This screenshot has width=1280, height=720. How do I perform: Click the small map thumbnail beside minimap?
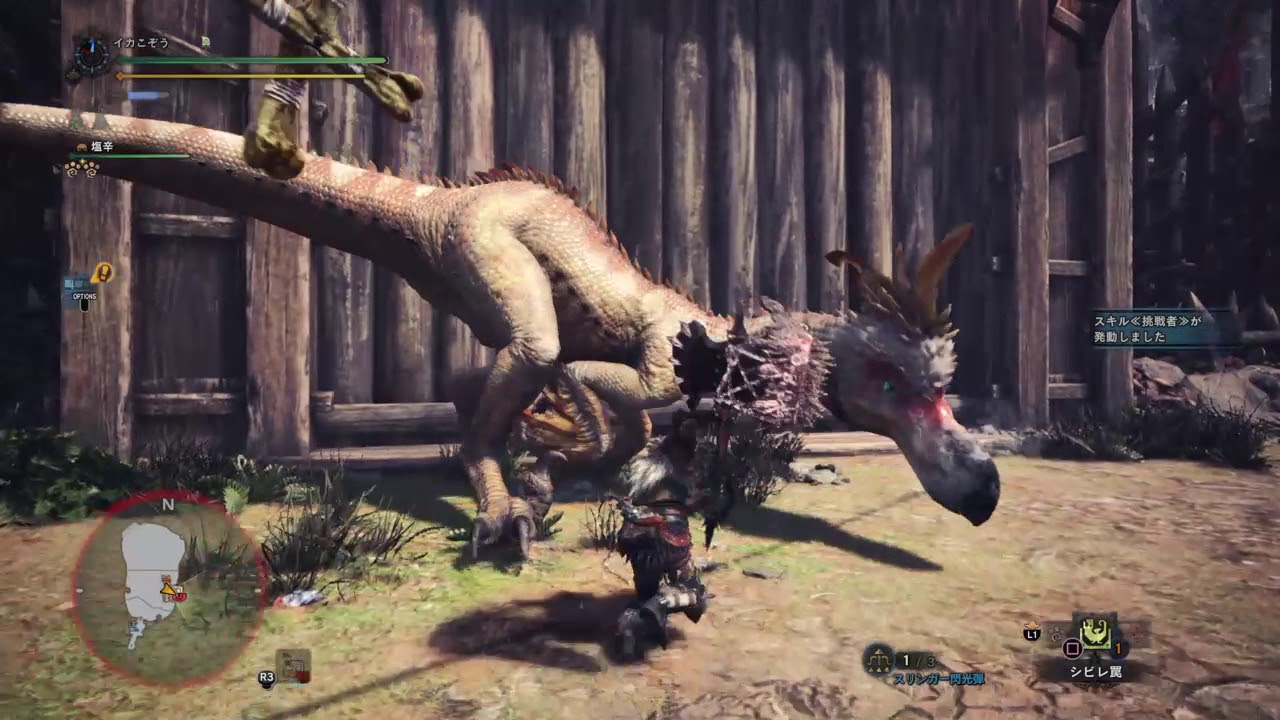coord(293,666)
